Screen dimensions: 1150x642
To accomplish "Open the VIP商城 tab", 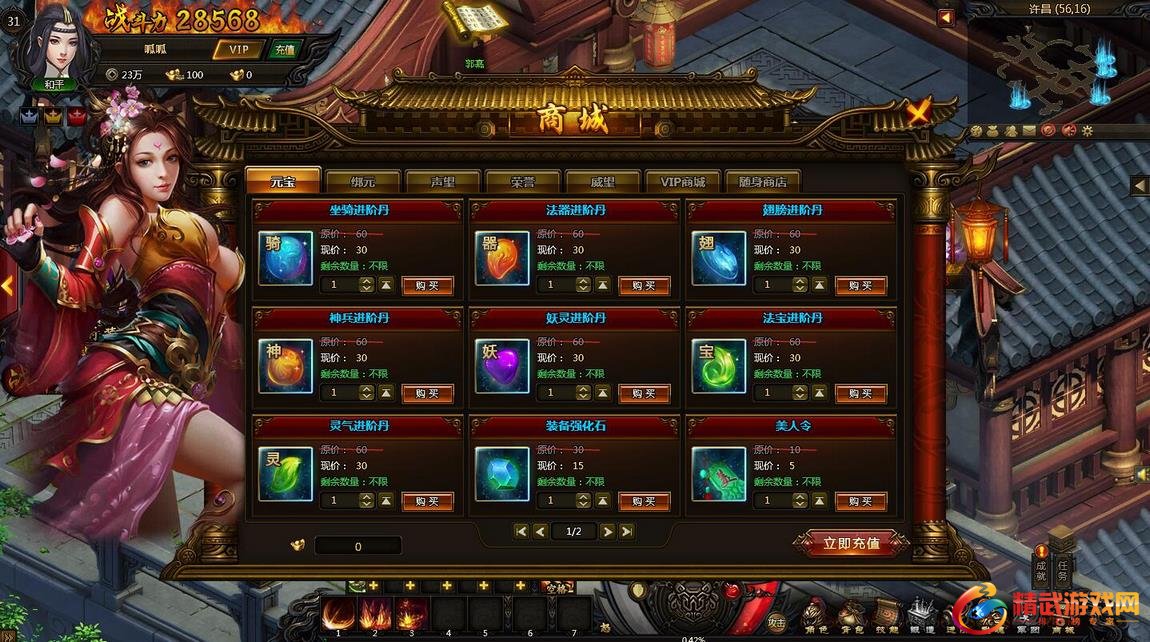I will point(682,182).
